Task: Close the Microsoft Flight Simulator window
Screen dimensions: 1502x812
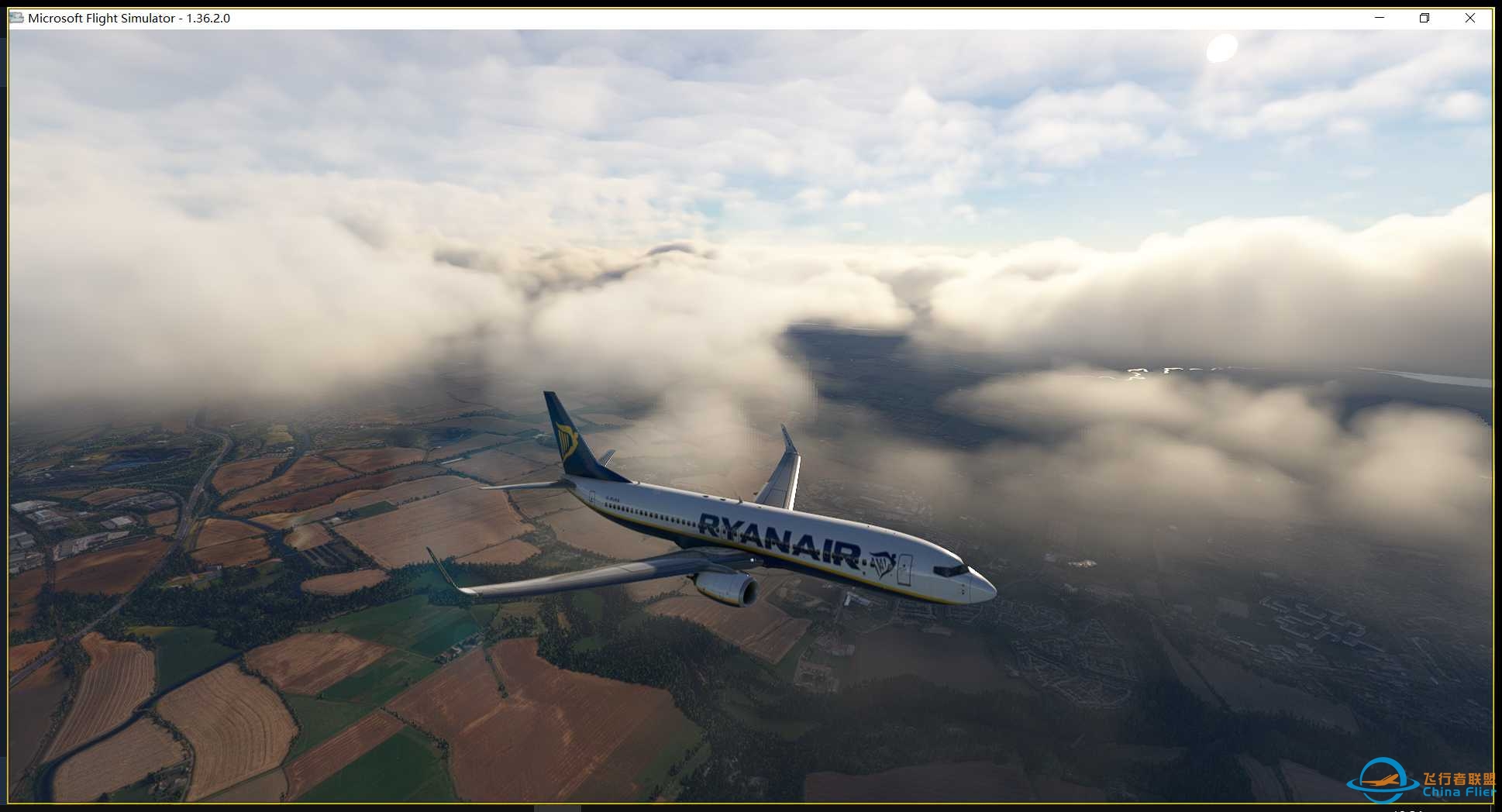Action: pos(1469,18)
